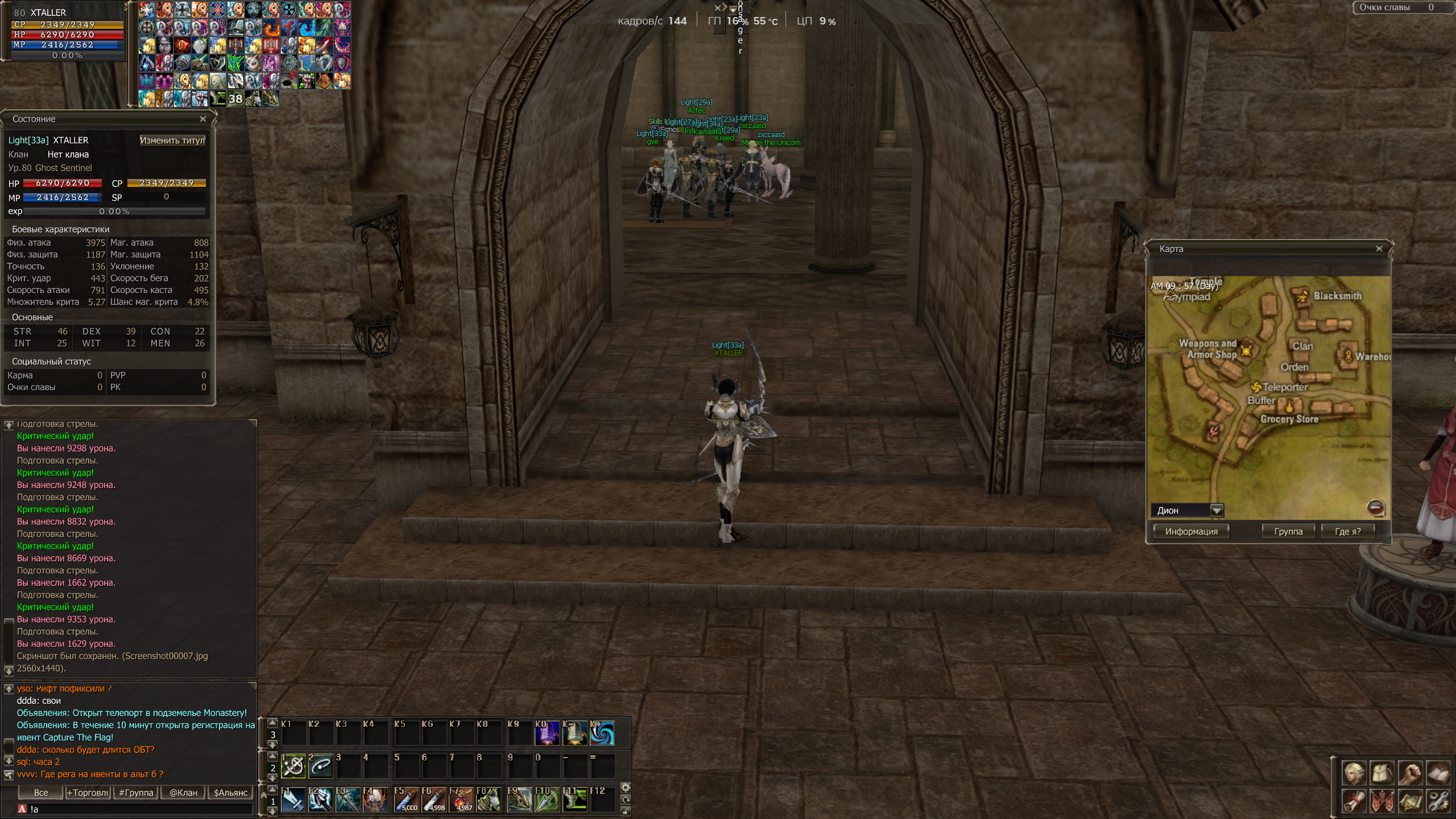
Task: Close the Карта map window
Action: pyautogui.click(x=1379, y=249)
